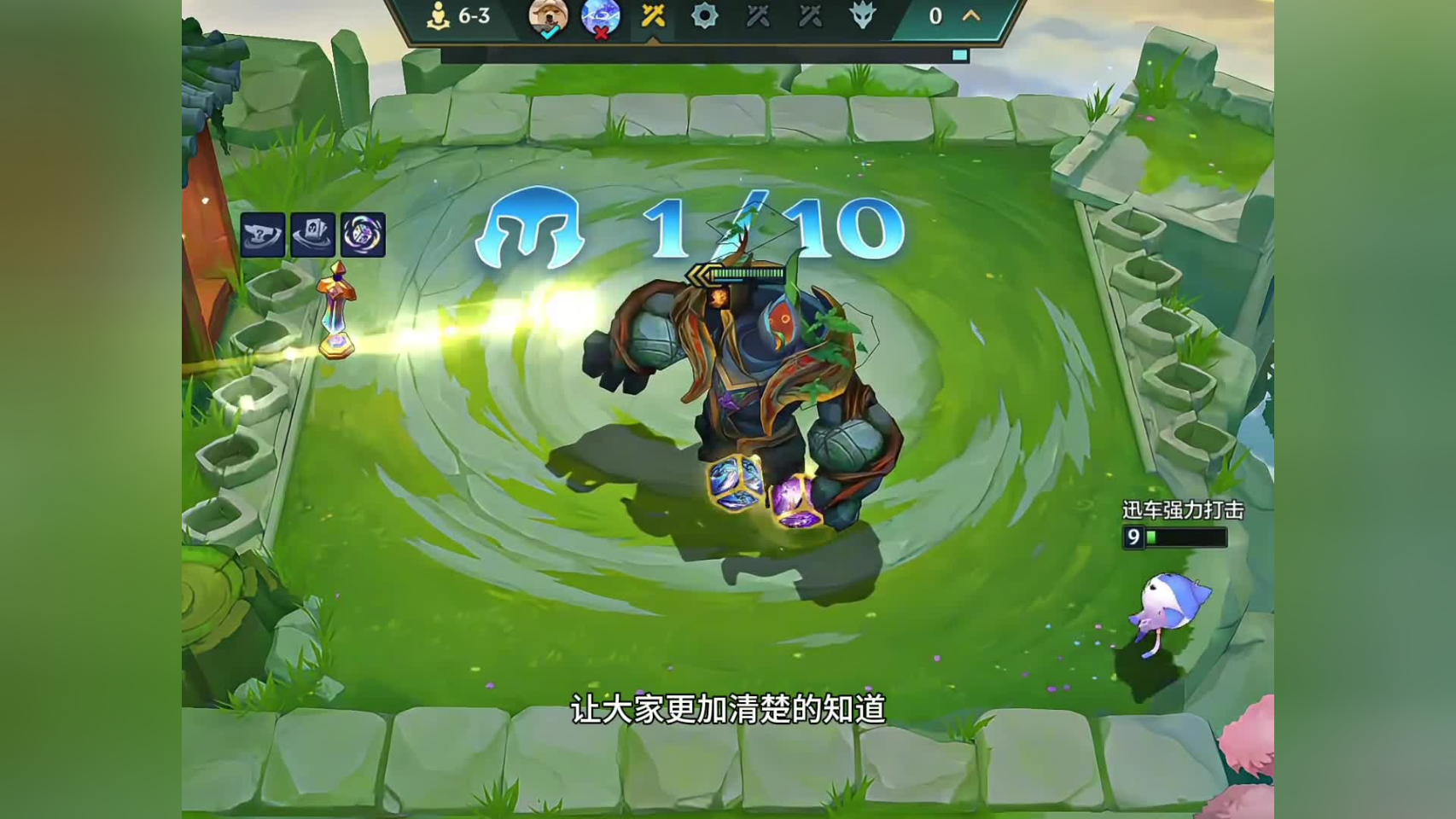Toggle the avatar marked with a blue checkmark
This screenshot has height=819, width=1456.
coord(550,17)
